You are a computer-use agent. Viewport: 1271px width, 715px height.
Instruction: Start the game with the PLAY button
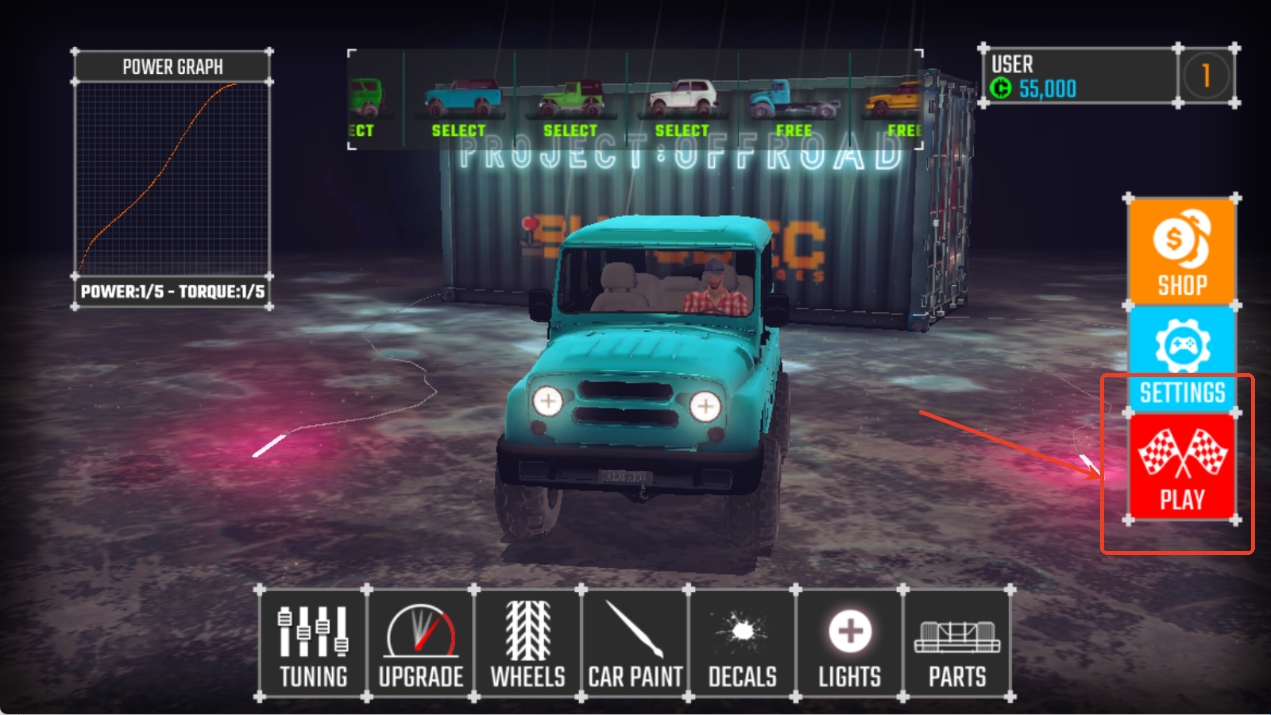[x=1181, y=466]
